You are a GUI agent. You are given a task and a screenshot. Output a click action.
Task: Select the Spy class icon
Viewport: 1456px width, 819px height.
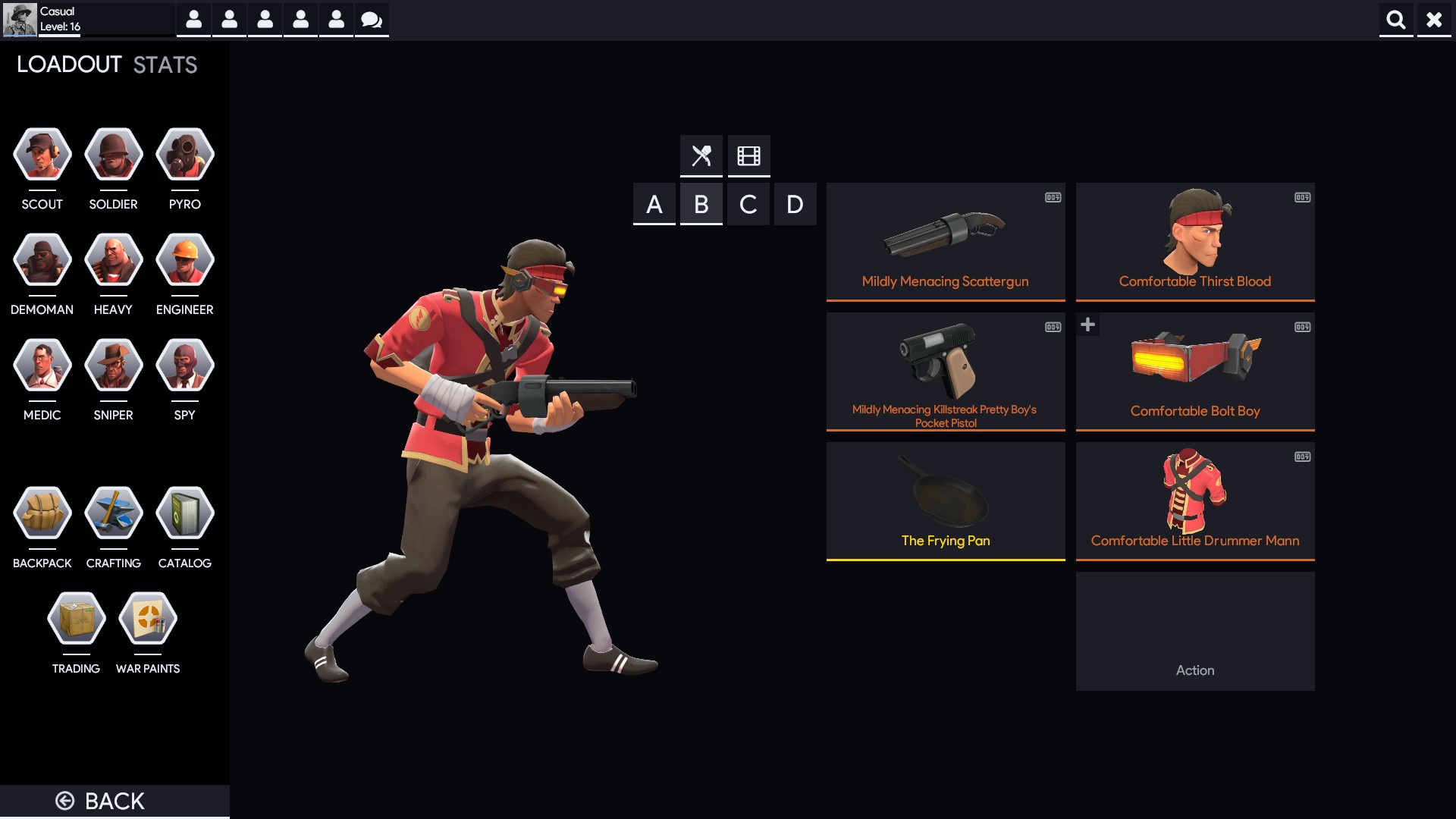[184, 365]
